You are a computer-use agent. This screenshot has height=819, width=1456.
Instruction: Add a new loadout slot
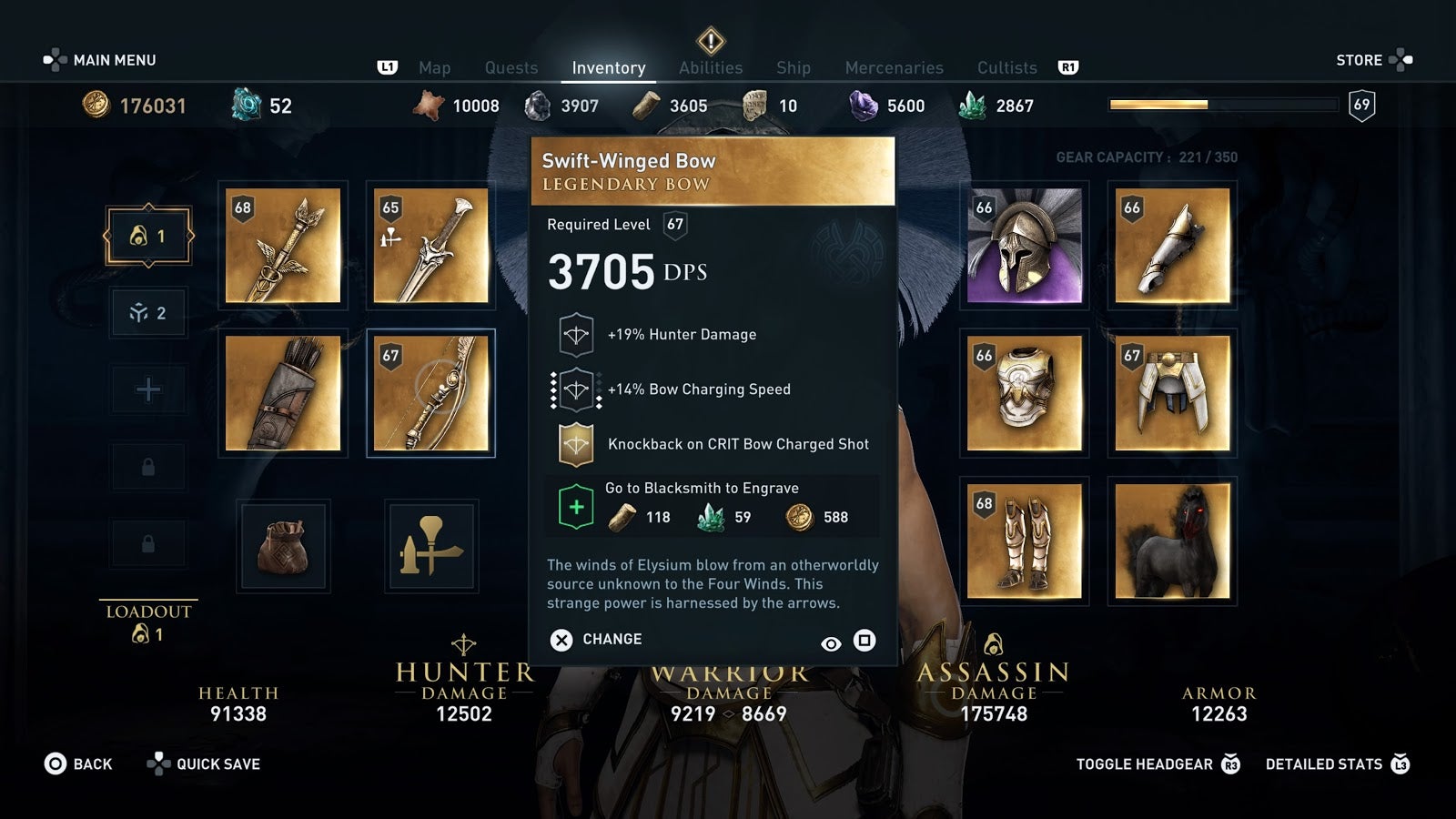click(x=148, y=390)
